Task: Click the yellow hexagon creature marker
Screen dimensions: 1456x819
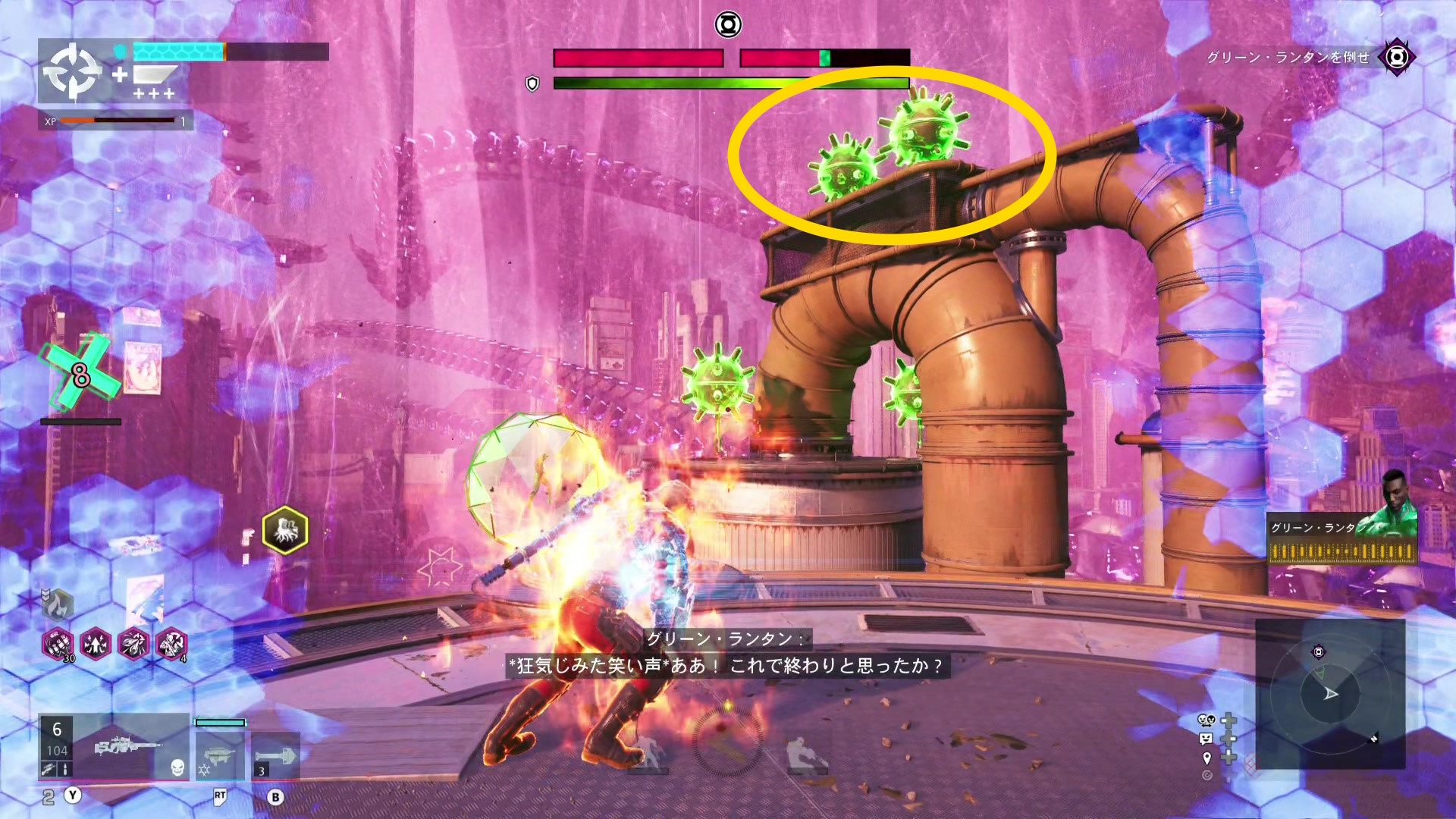Action: [285, 529]
